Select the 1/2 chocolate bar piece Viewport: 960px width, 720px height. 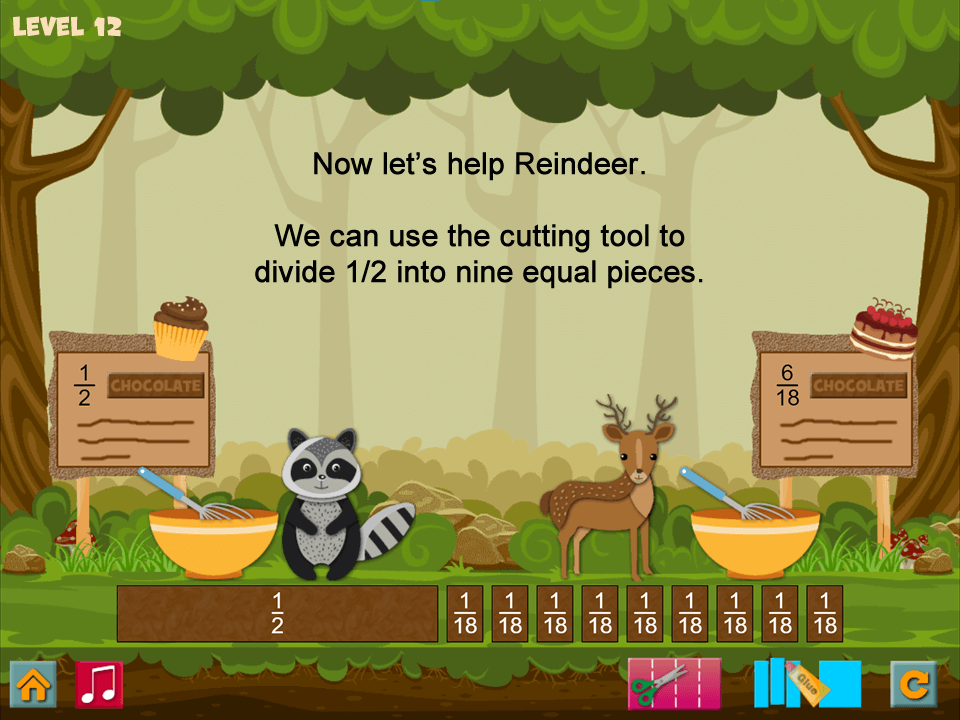[x=277, y=613]
